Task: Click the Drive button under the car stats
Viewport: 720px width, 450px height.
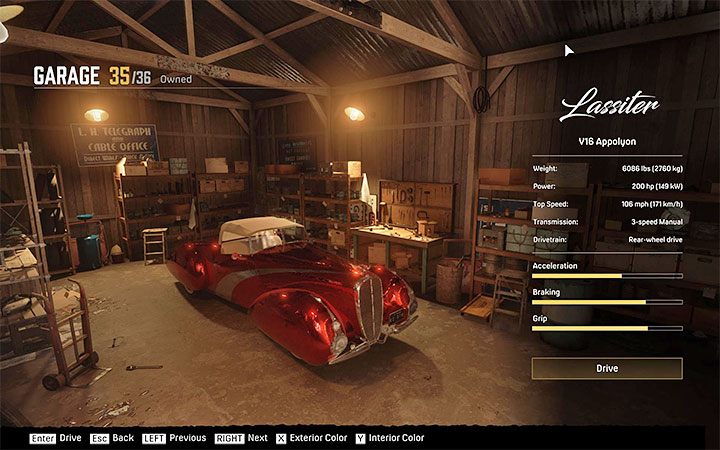Action: click(607, 369)
